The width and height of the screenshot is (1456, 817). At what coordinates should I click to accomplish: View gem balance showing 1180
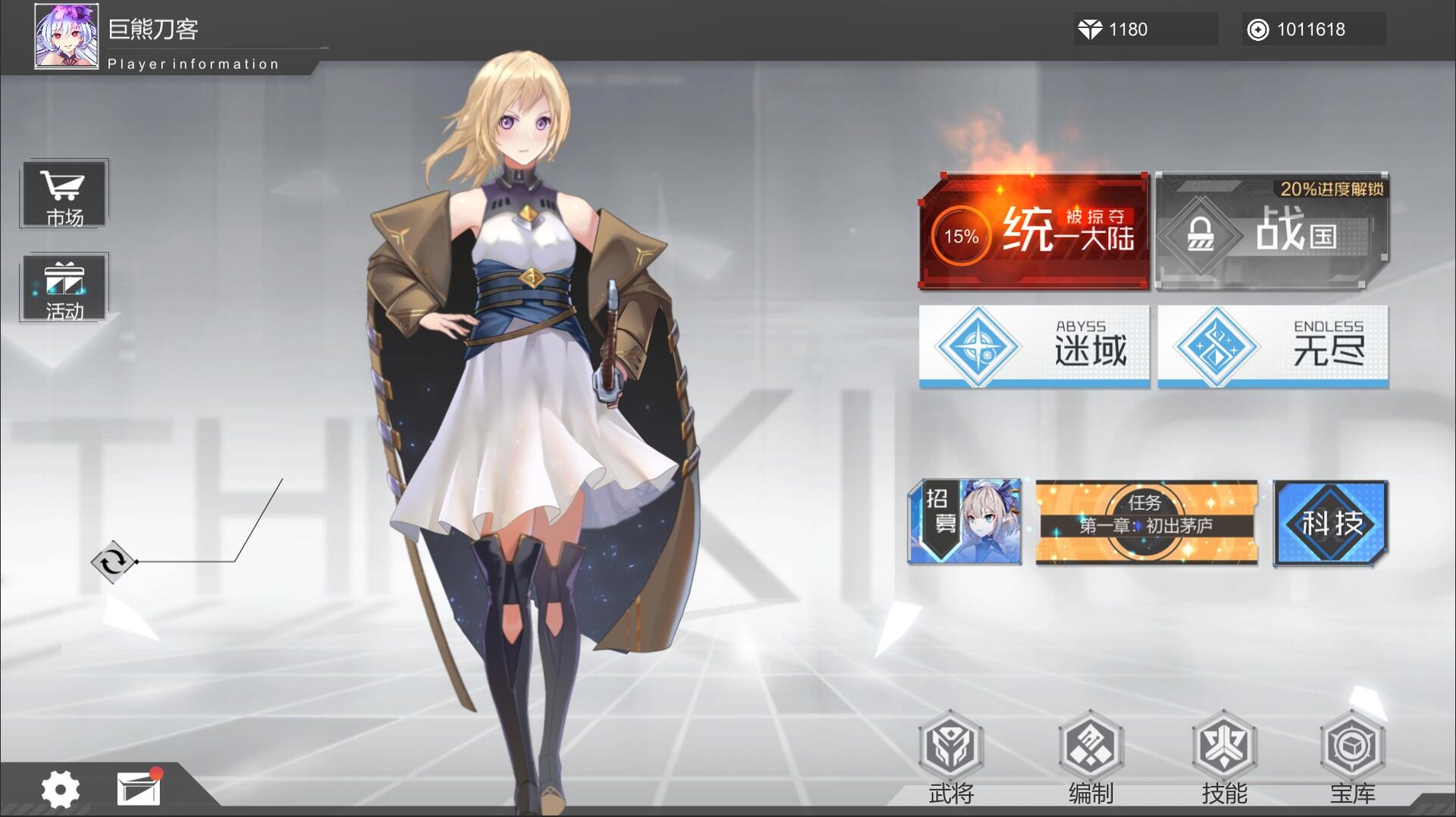(1145, 30)
